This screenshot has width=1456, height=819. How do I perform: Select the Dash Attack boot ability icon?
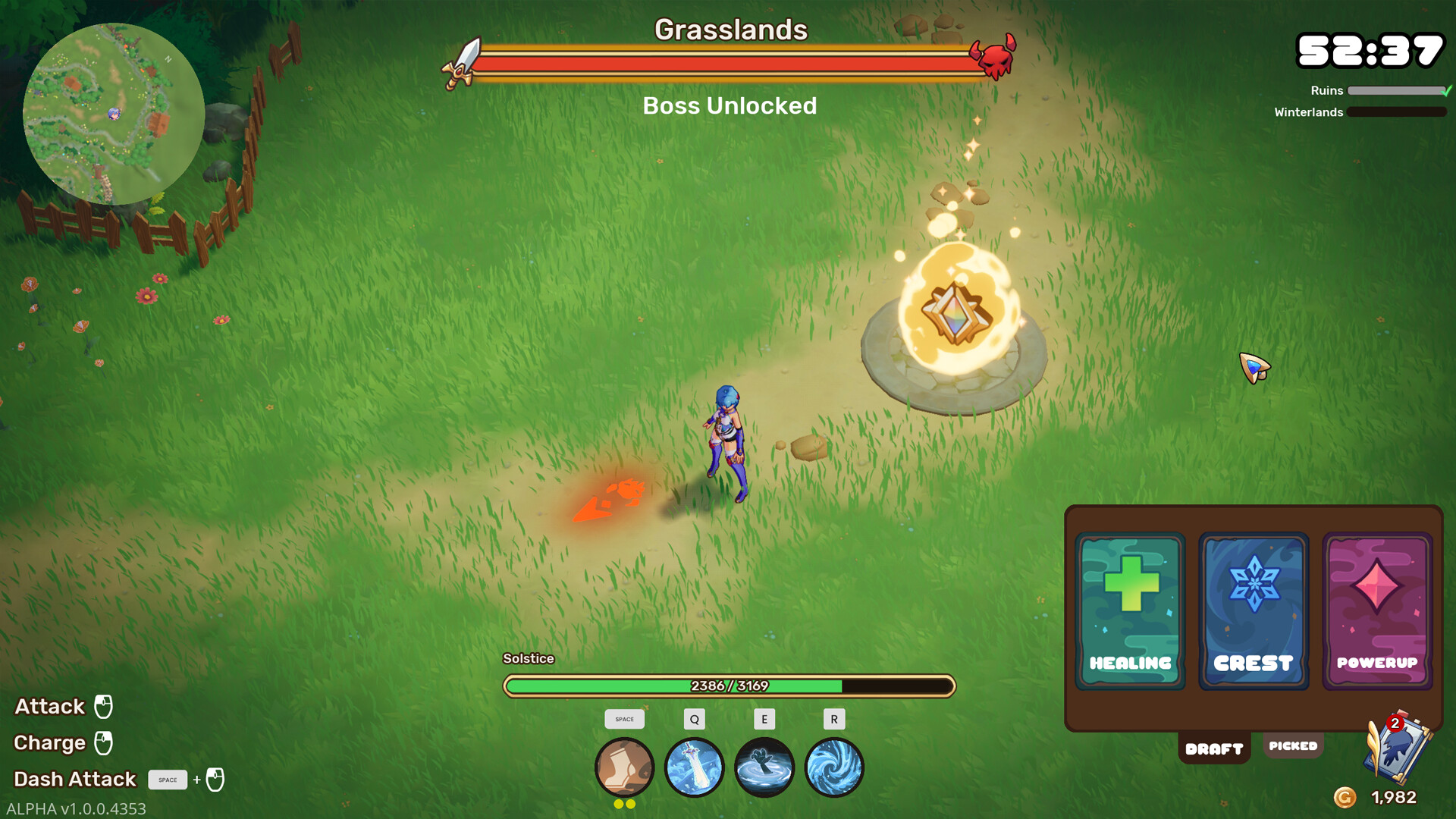623,767
